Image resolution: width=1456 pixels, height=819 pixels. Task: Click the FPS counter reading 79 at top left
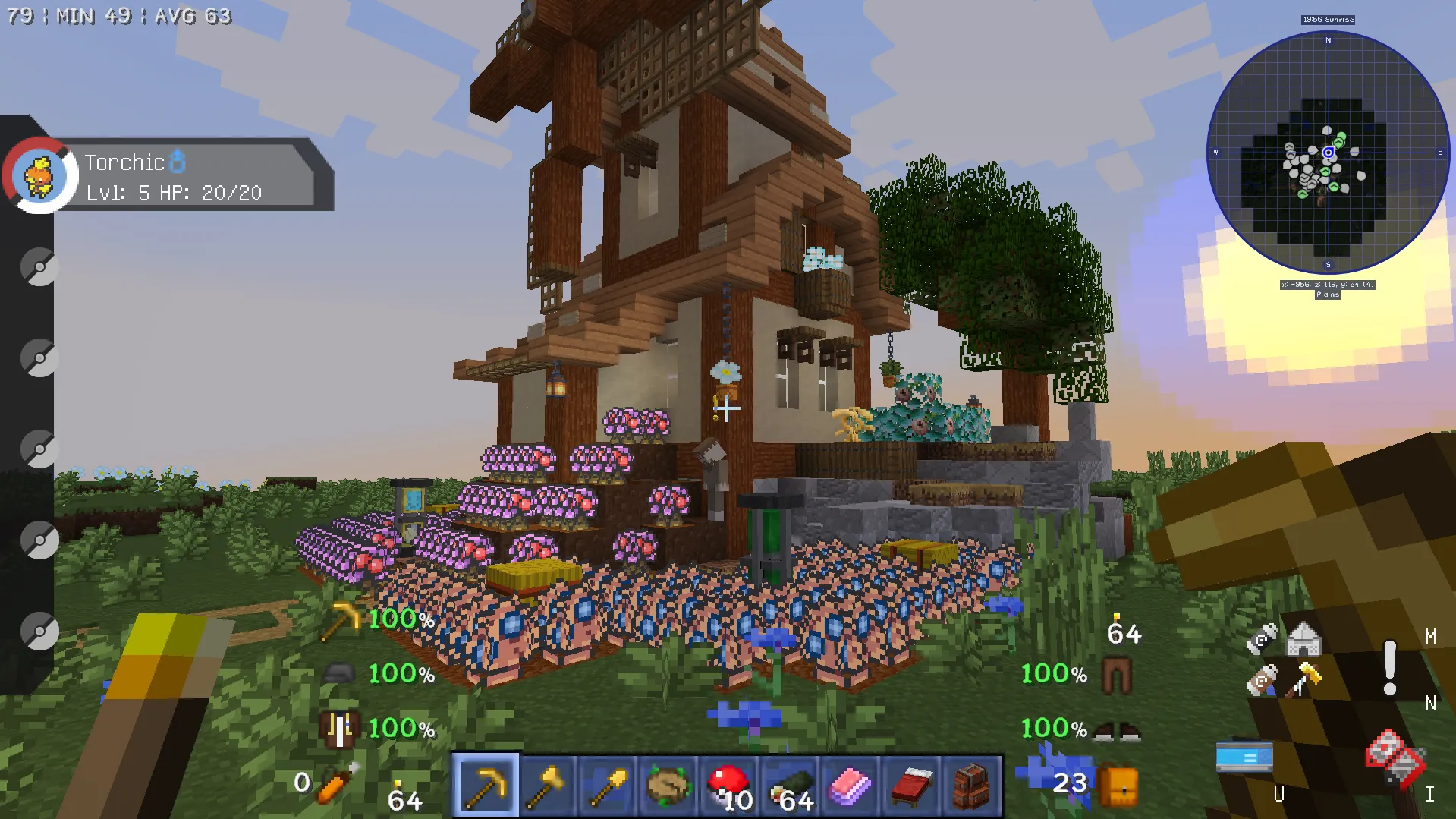pyautogui.click(x=18, y=14)
